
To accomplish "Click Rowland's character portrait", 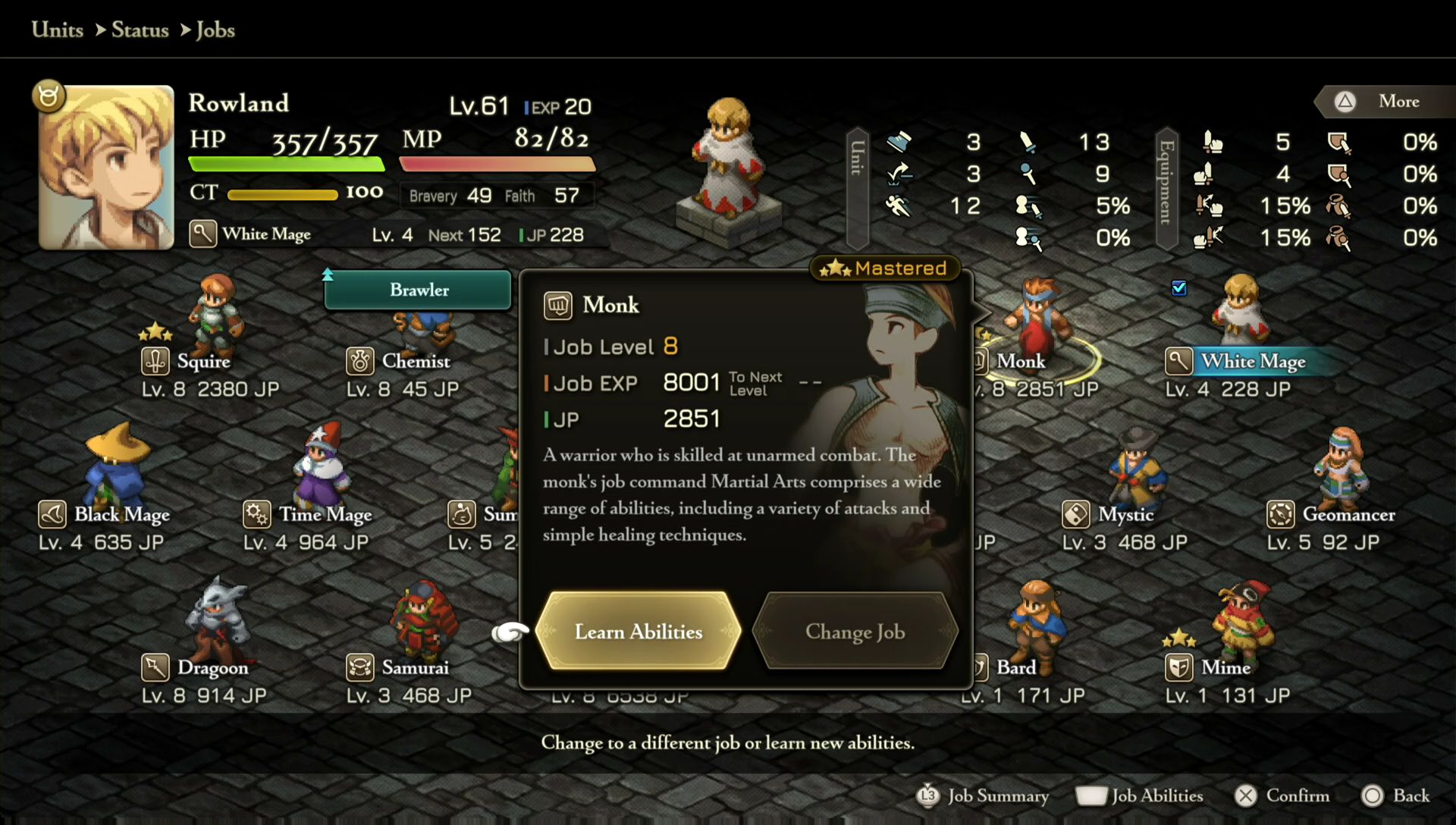I will point(106,167).
